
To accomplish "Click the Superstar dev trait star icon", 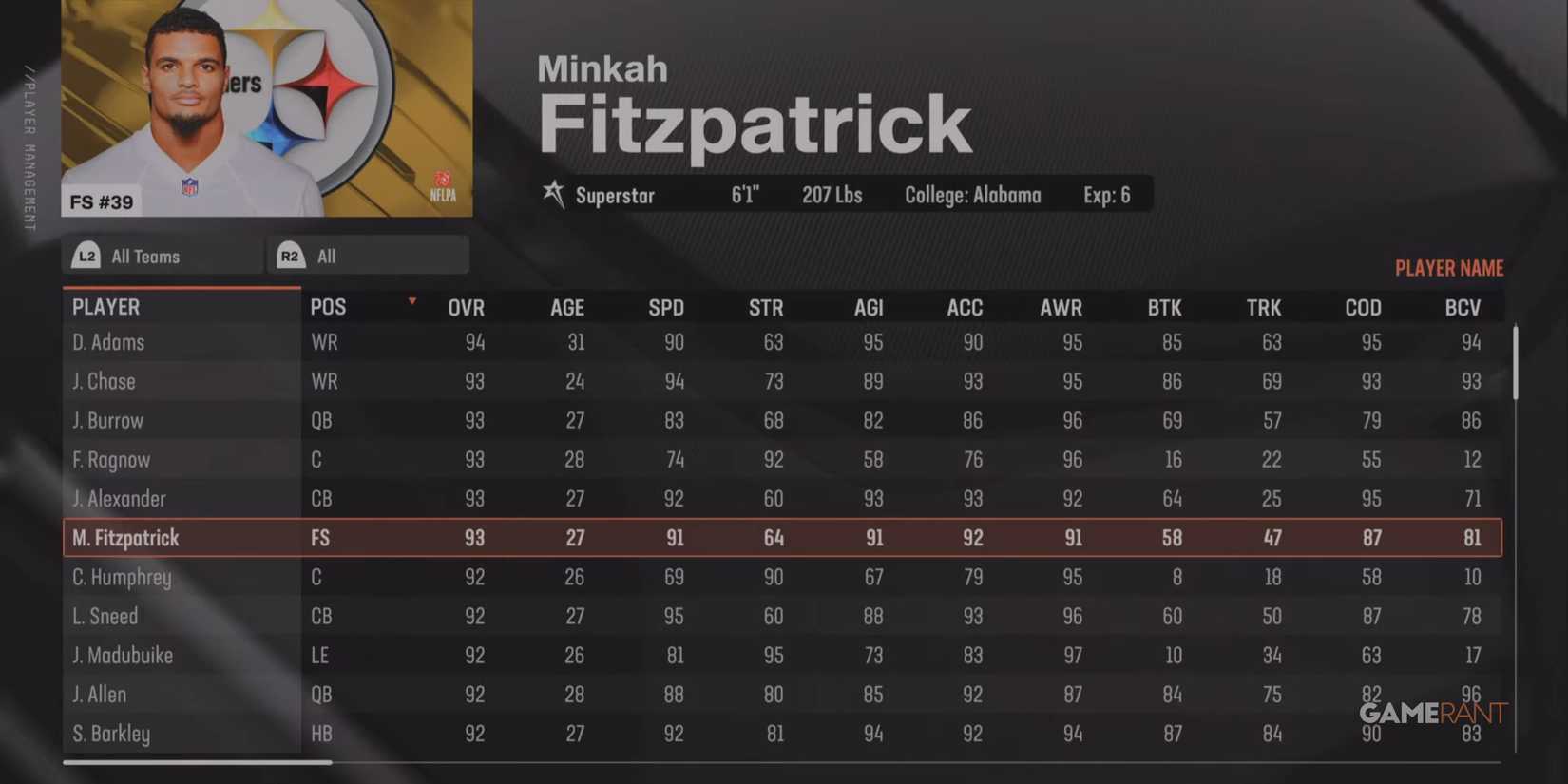I will [554, 195].
